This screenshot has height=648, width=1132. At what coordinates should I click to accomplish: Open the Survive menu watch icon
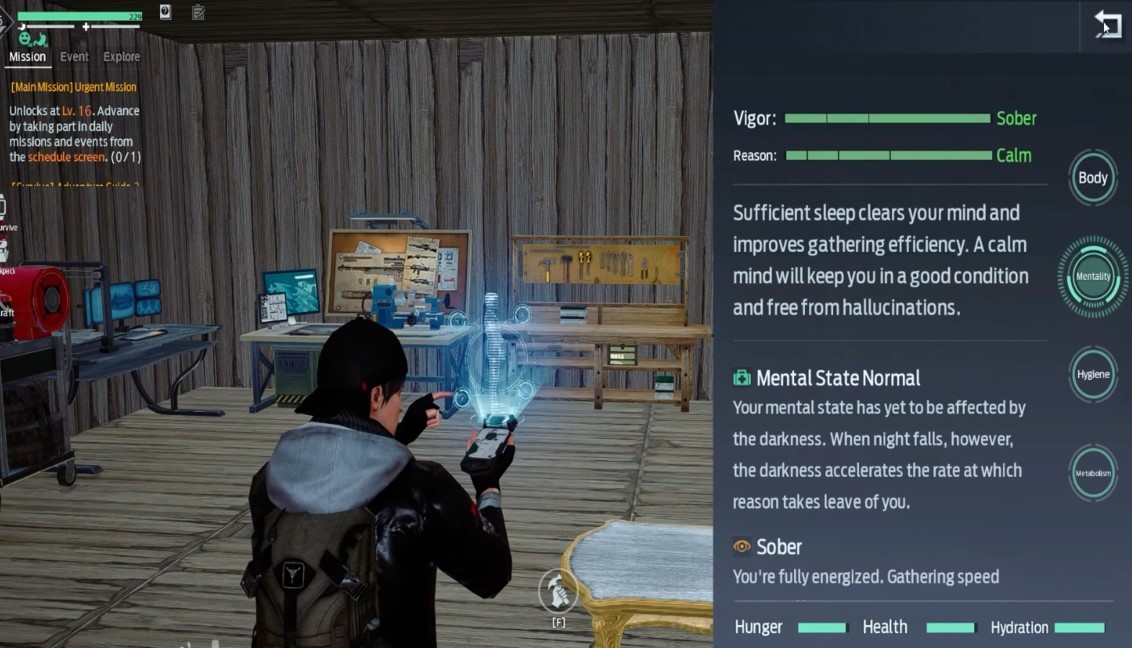[4, 208]
